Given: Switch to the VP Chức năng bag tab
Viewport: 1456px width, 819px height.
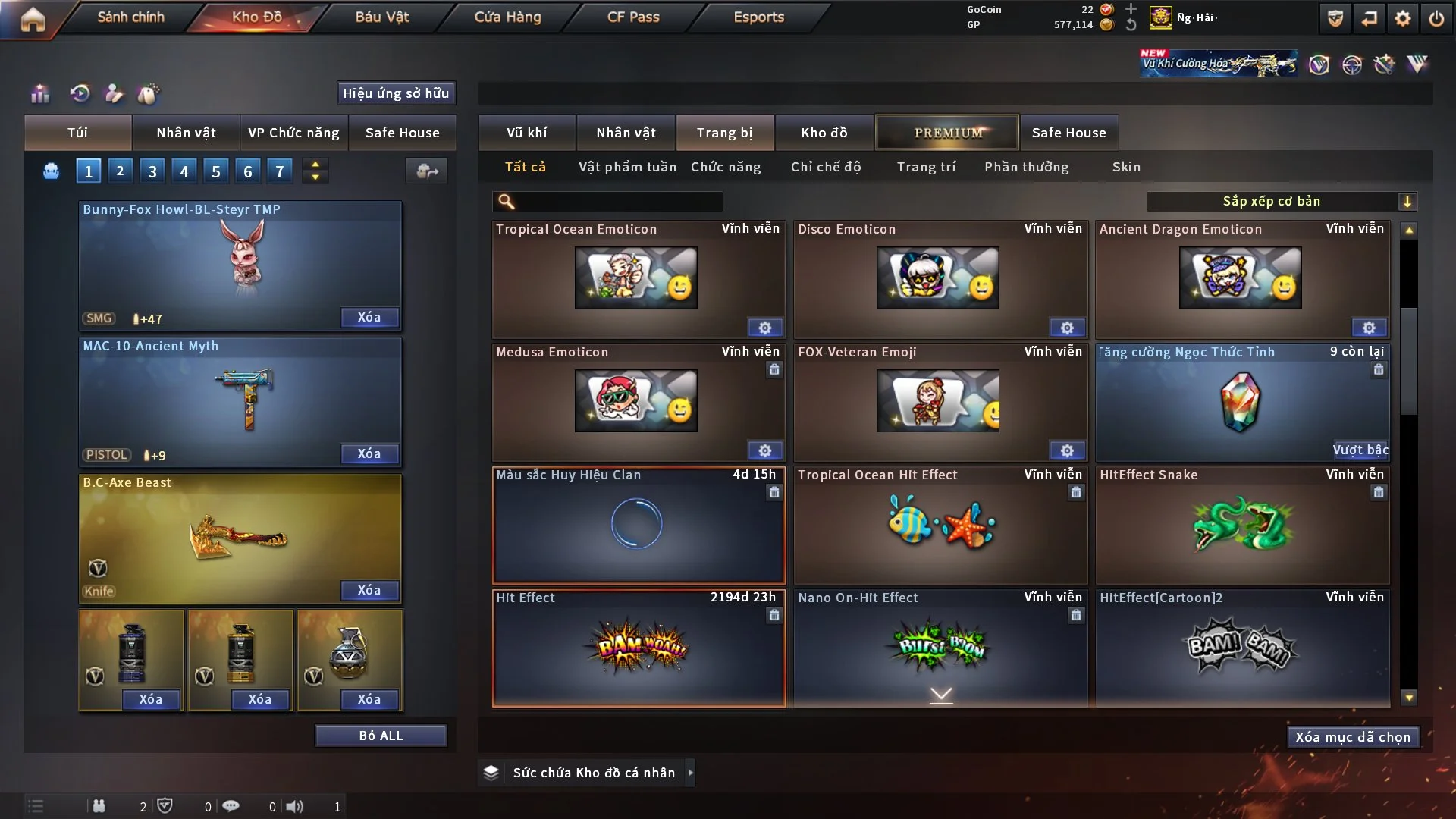Looking at the screenshot, I should coord(293,133).
